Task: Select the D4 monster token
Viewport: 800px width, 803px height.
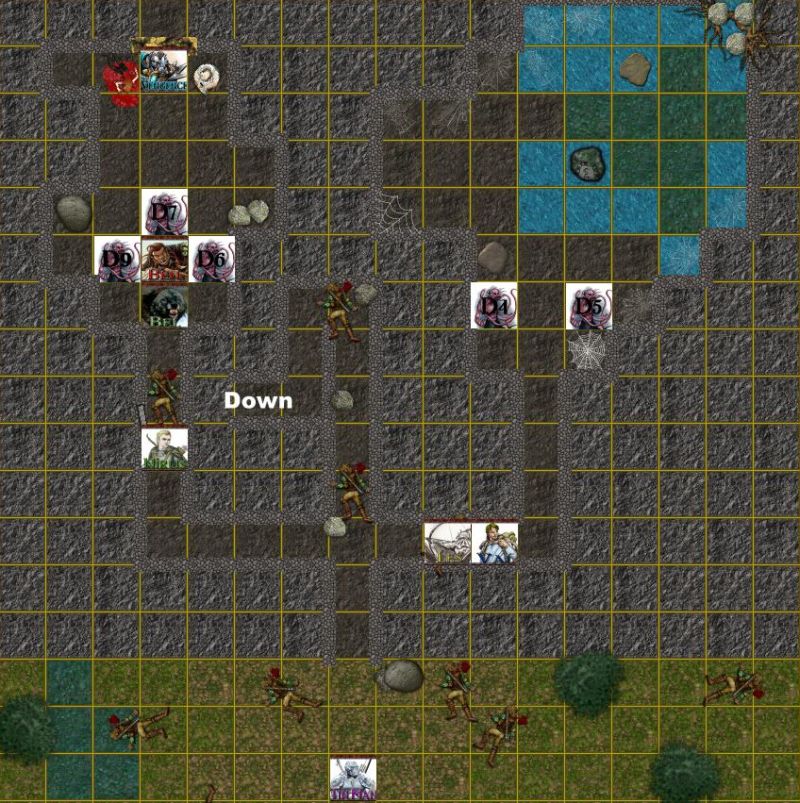Action: 495,305
